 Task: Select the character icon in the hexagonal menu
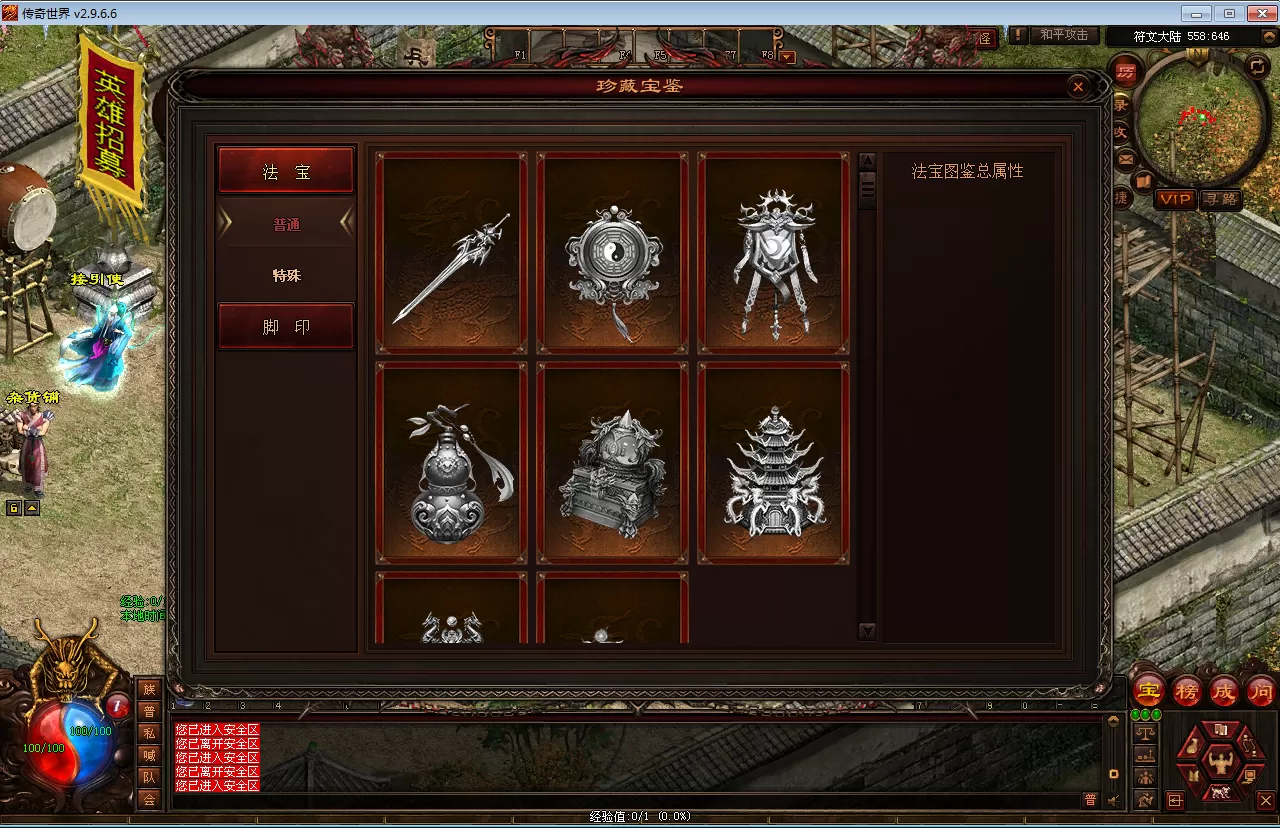click(x=1221, y=762)
